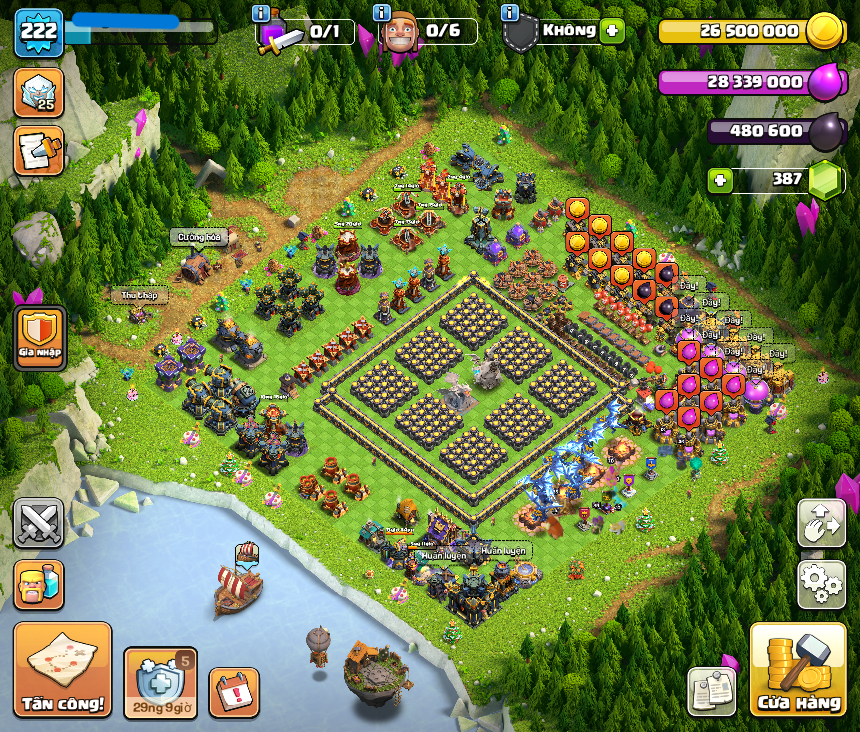Click the green plus beside Không shield
This screenshot has height=732, width=860.
click(x=612, y=31)
